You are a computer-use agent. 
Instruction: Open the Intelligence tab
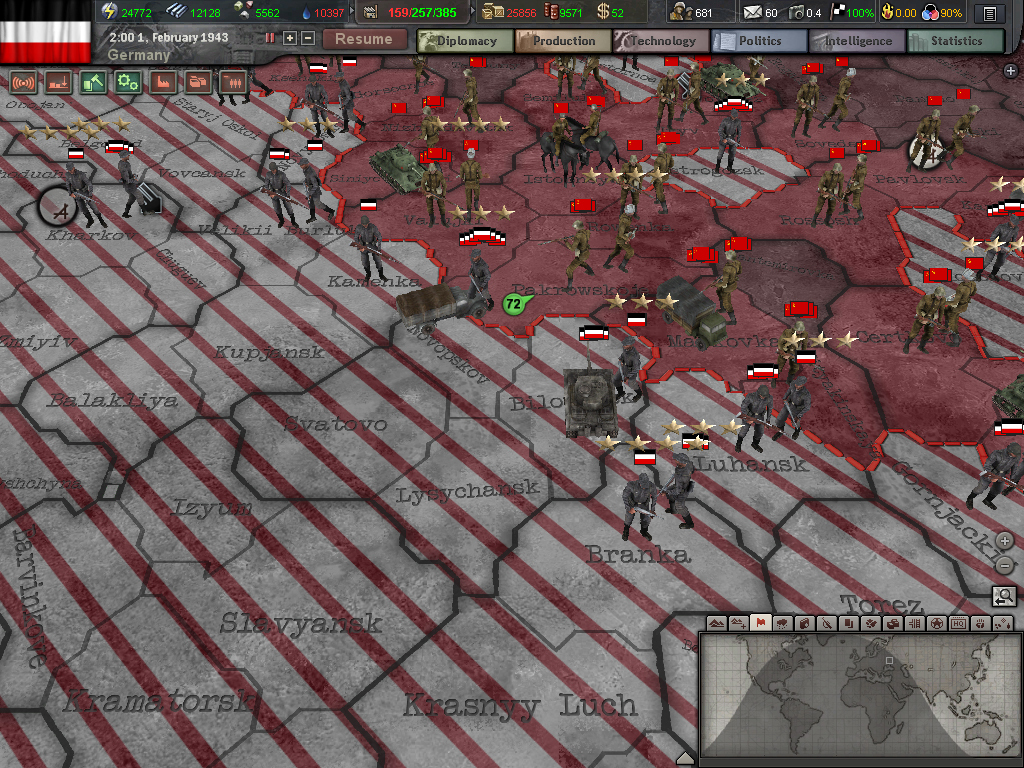click(x=857, y=41)
